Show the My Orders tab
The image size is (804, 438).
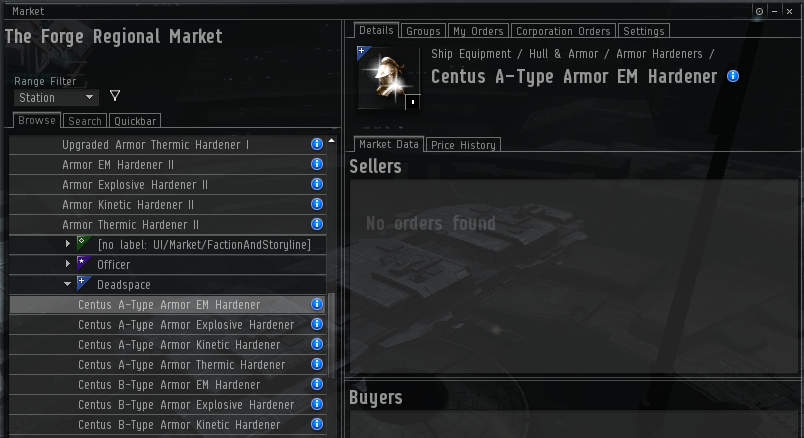click(x=478, y=32)
